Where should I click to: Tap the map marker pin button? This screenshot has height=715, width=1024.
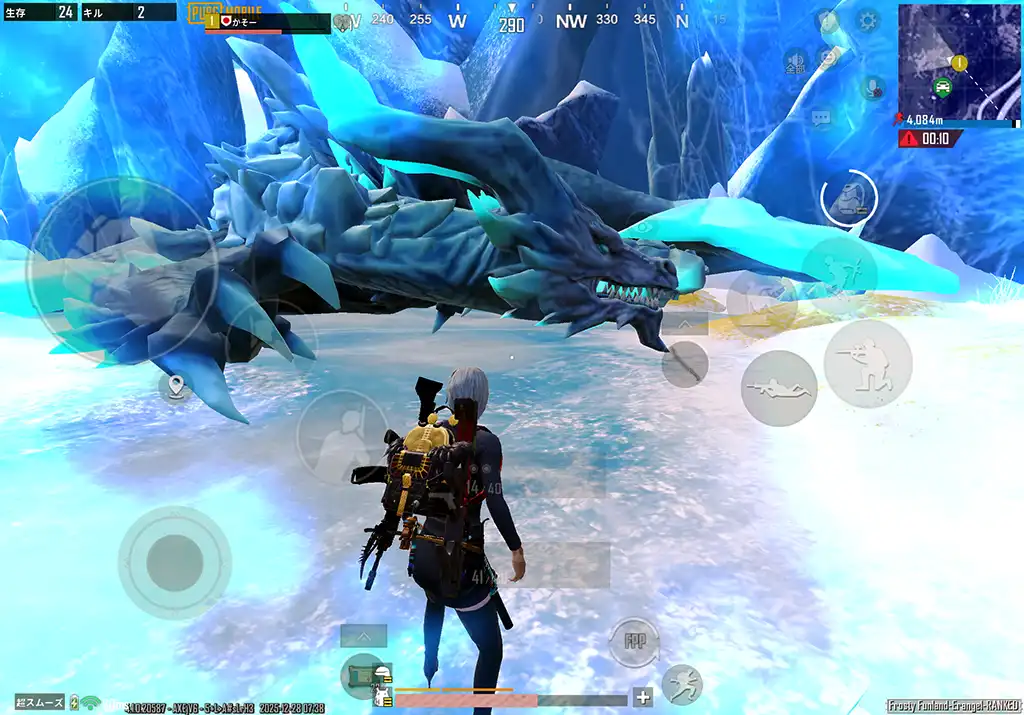[176, 387]
